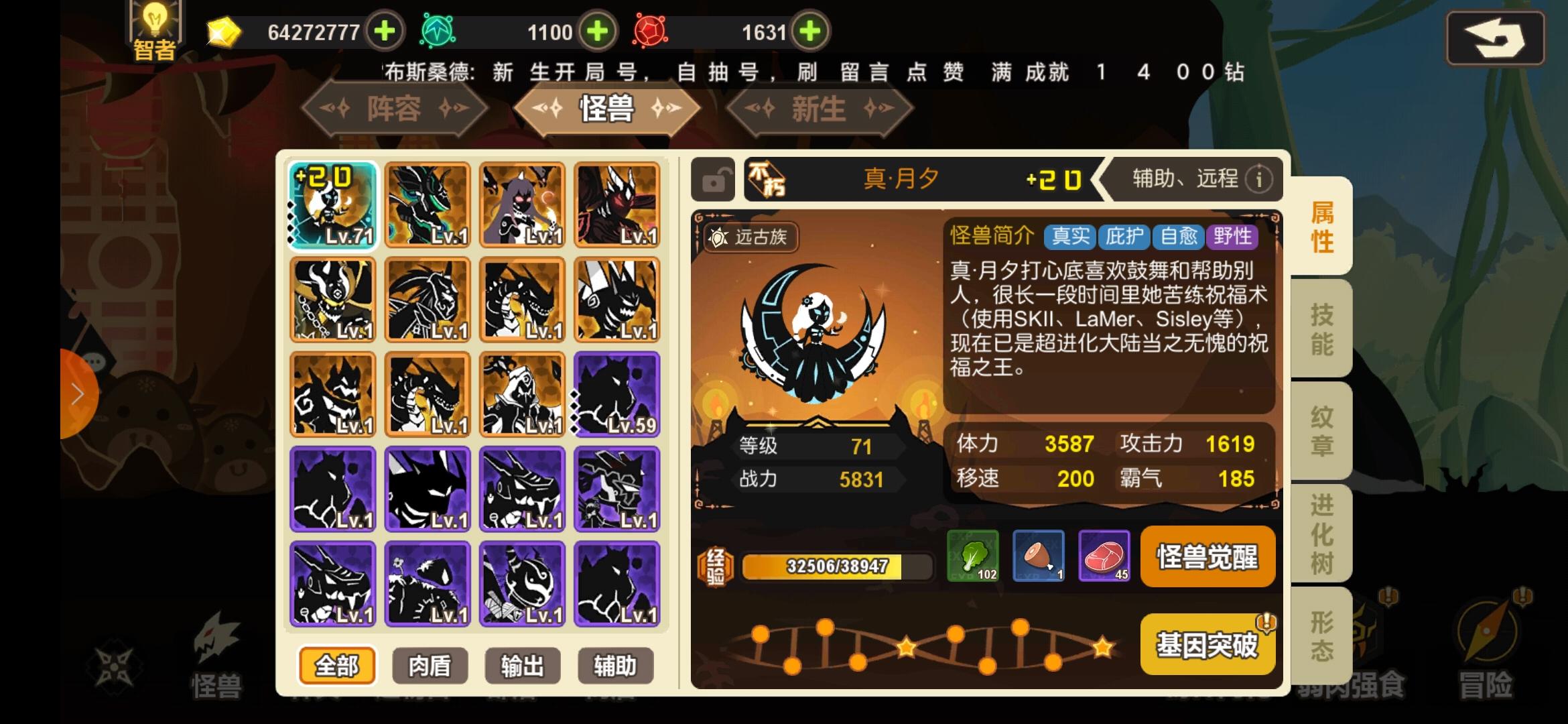
Task: Select the ham food item
Action: pos(1039,556)
